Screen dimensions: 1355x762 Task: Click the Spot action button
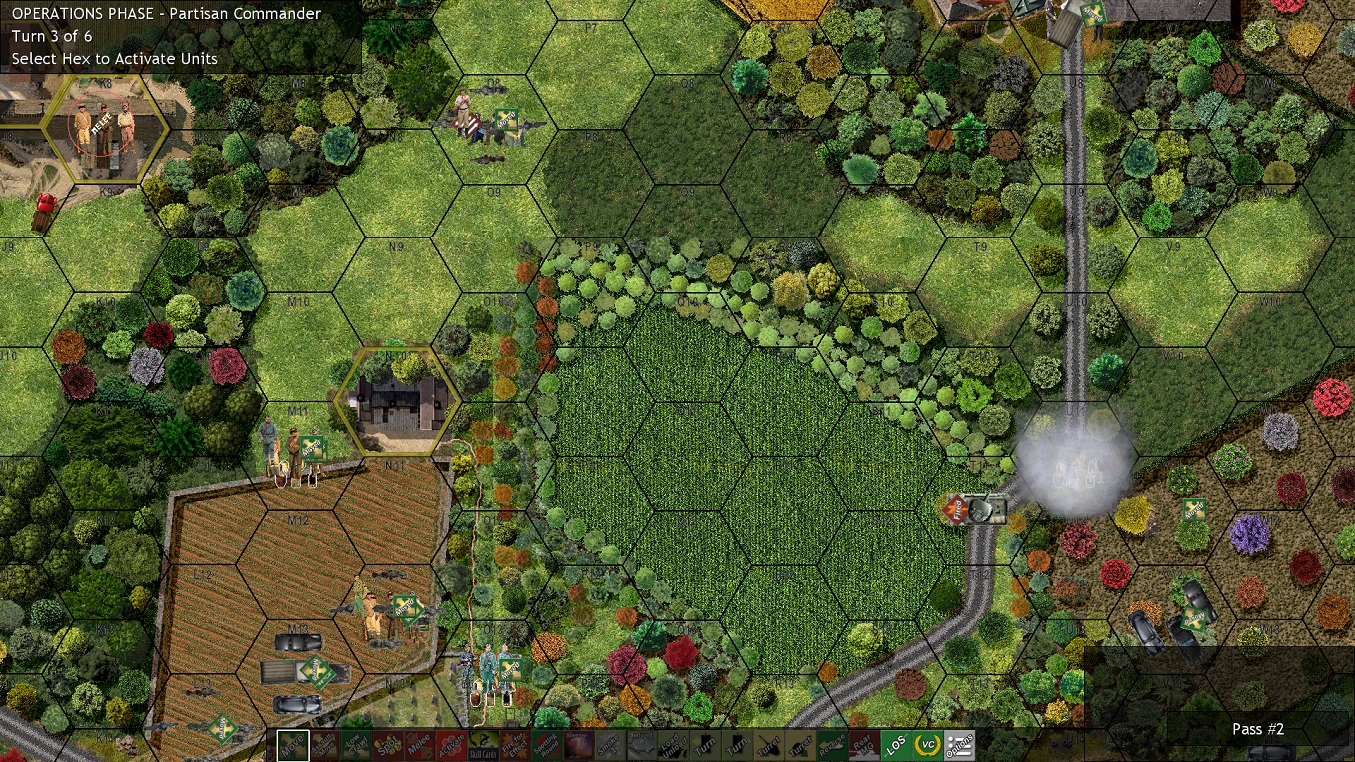tap(386, 746)
